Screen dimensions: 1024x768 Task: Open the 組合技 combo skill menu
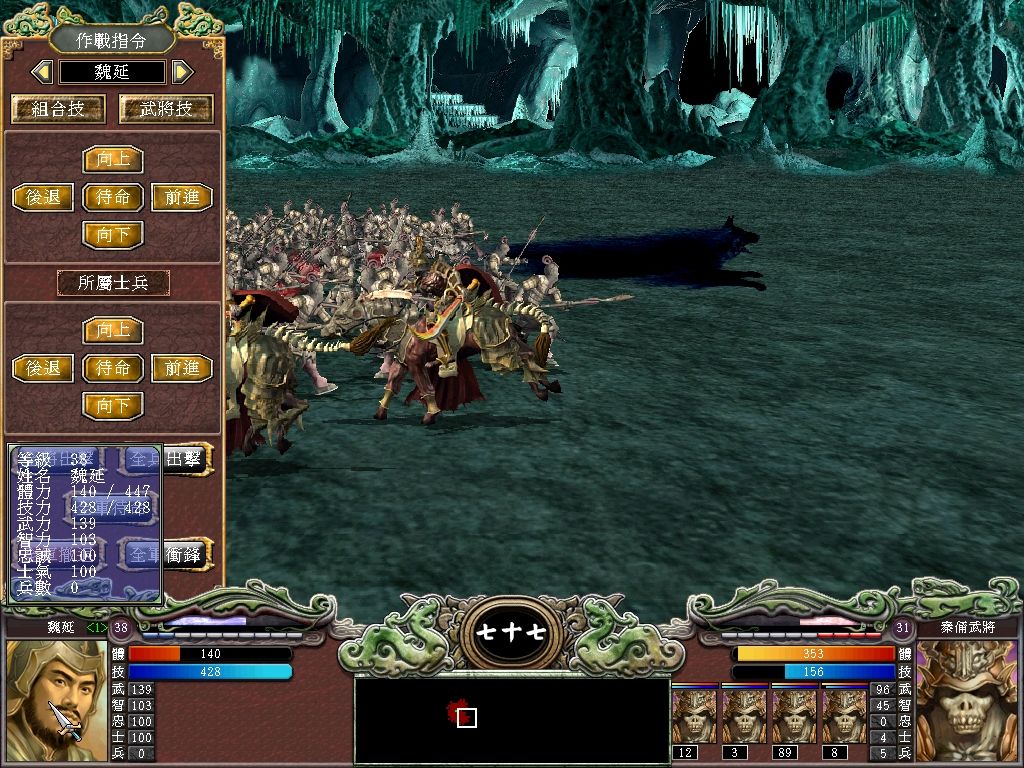[x=47, y=109]
